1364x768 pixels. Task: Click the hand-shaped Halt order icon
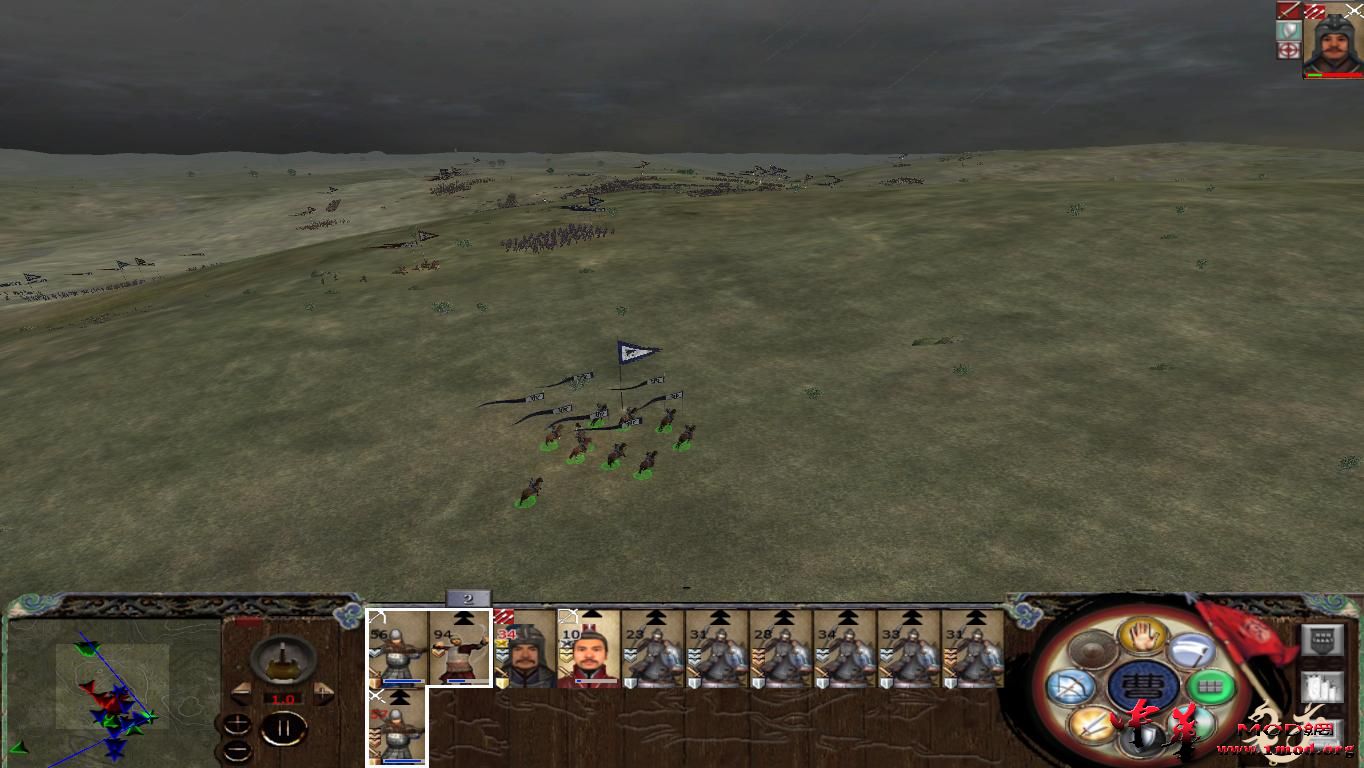click(x=1140, y=634)
